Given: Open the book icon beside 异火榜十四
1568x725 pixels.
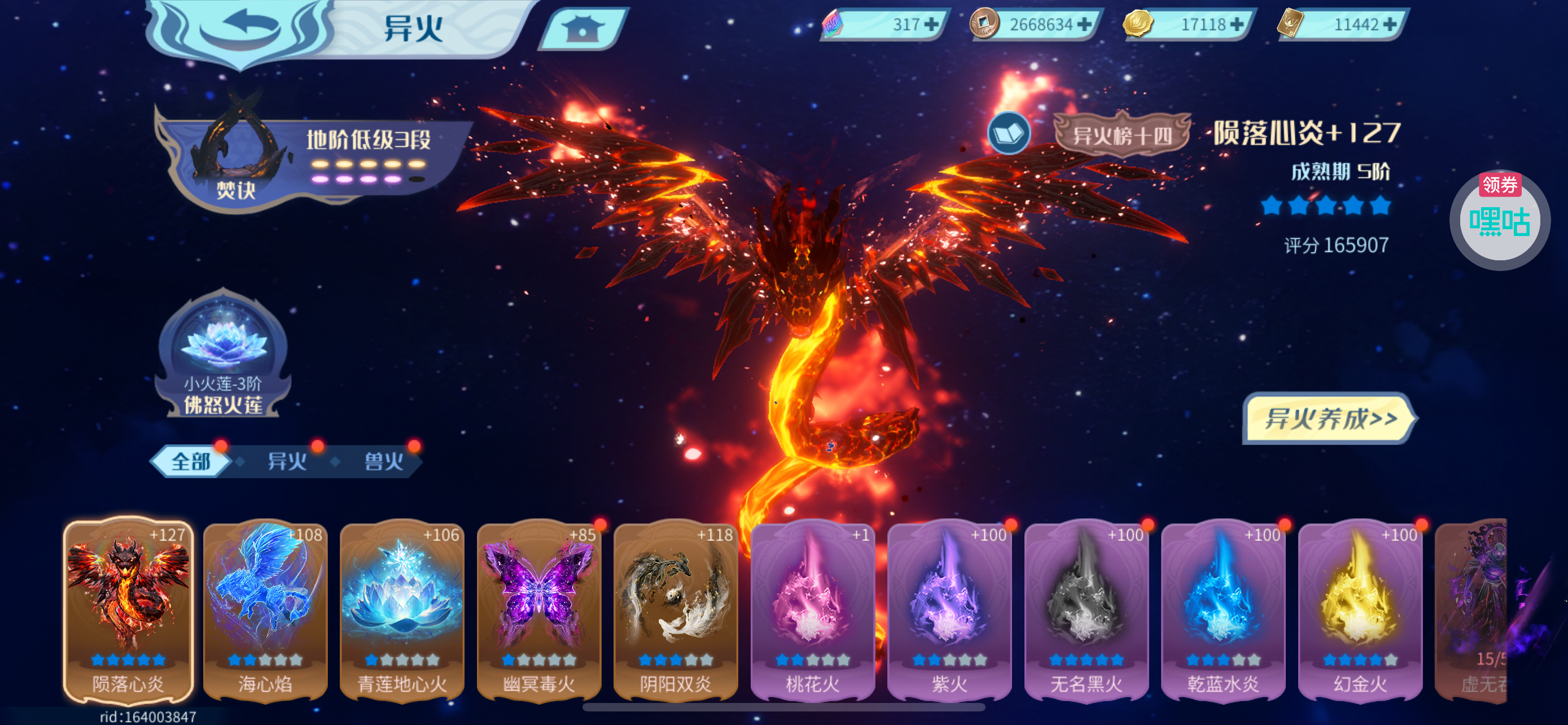Looking at the screenshot, I should click(1009, 133).
